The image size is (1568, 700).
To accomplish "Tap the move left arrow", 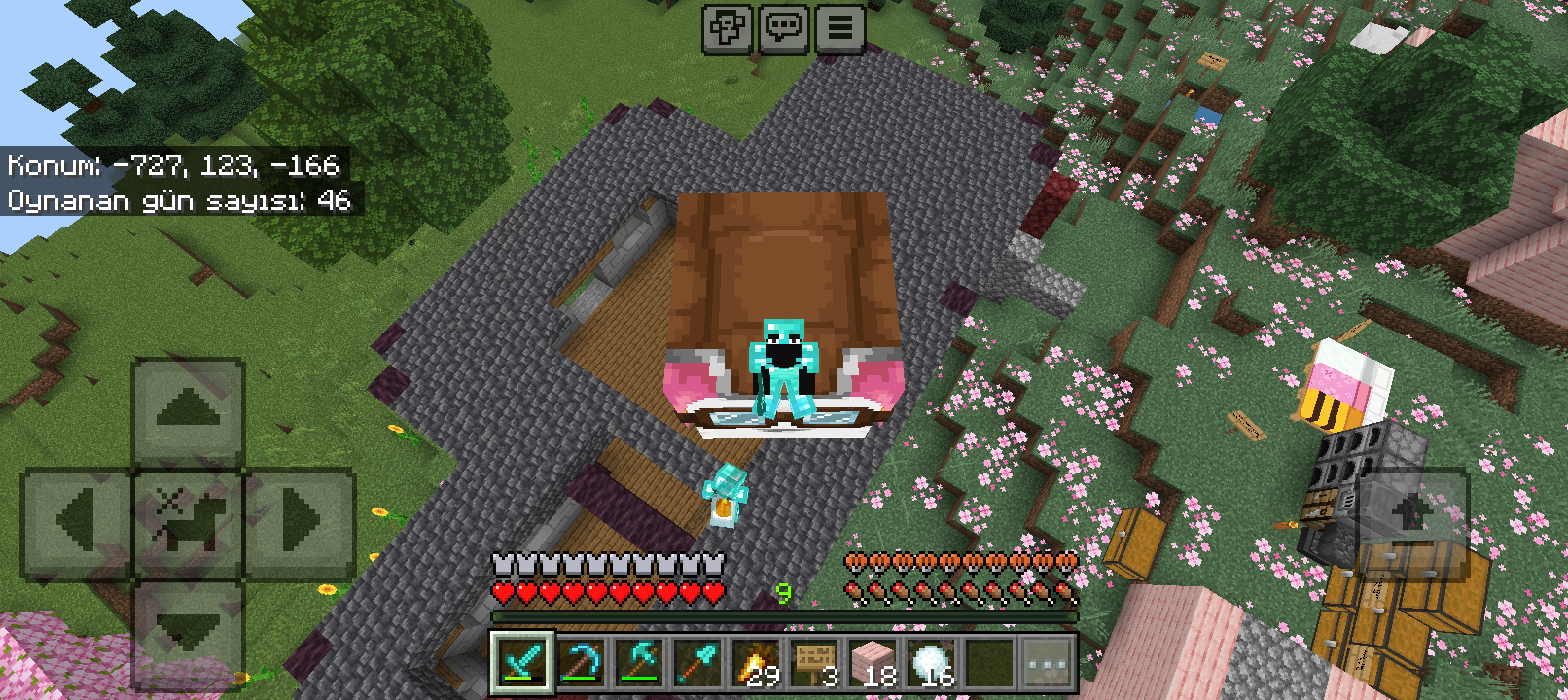I will click(x=76, y=522).
